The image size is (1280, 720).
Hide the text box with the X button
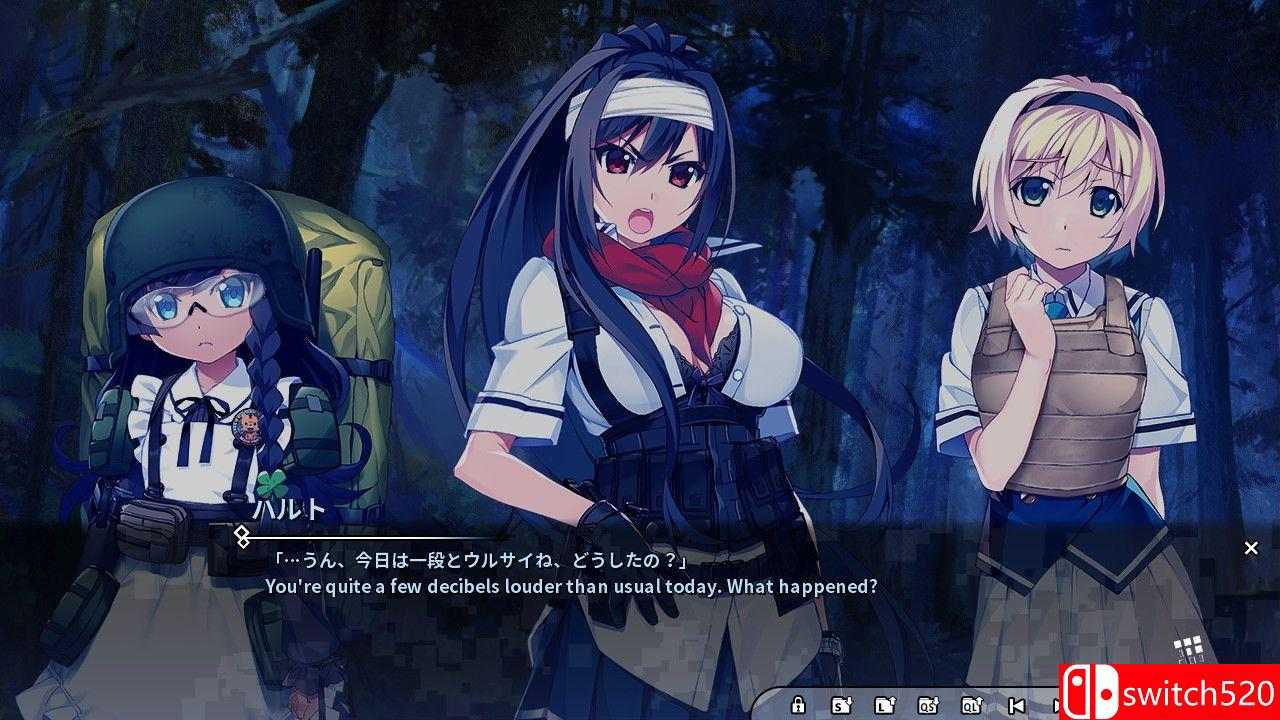click(1251, 548)
